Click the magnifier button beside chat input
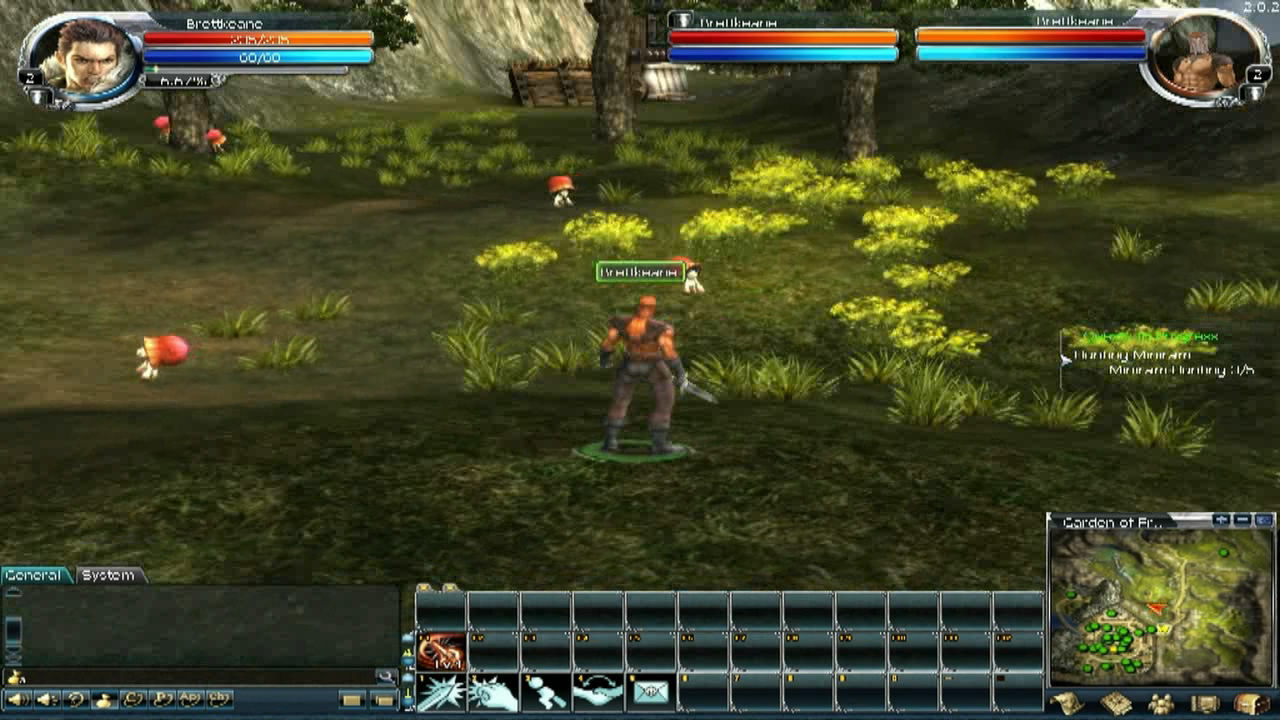The height and width of the screenshot is (720, 1280). tap(385, 677)
